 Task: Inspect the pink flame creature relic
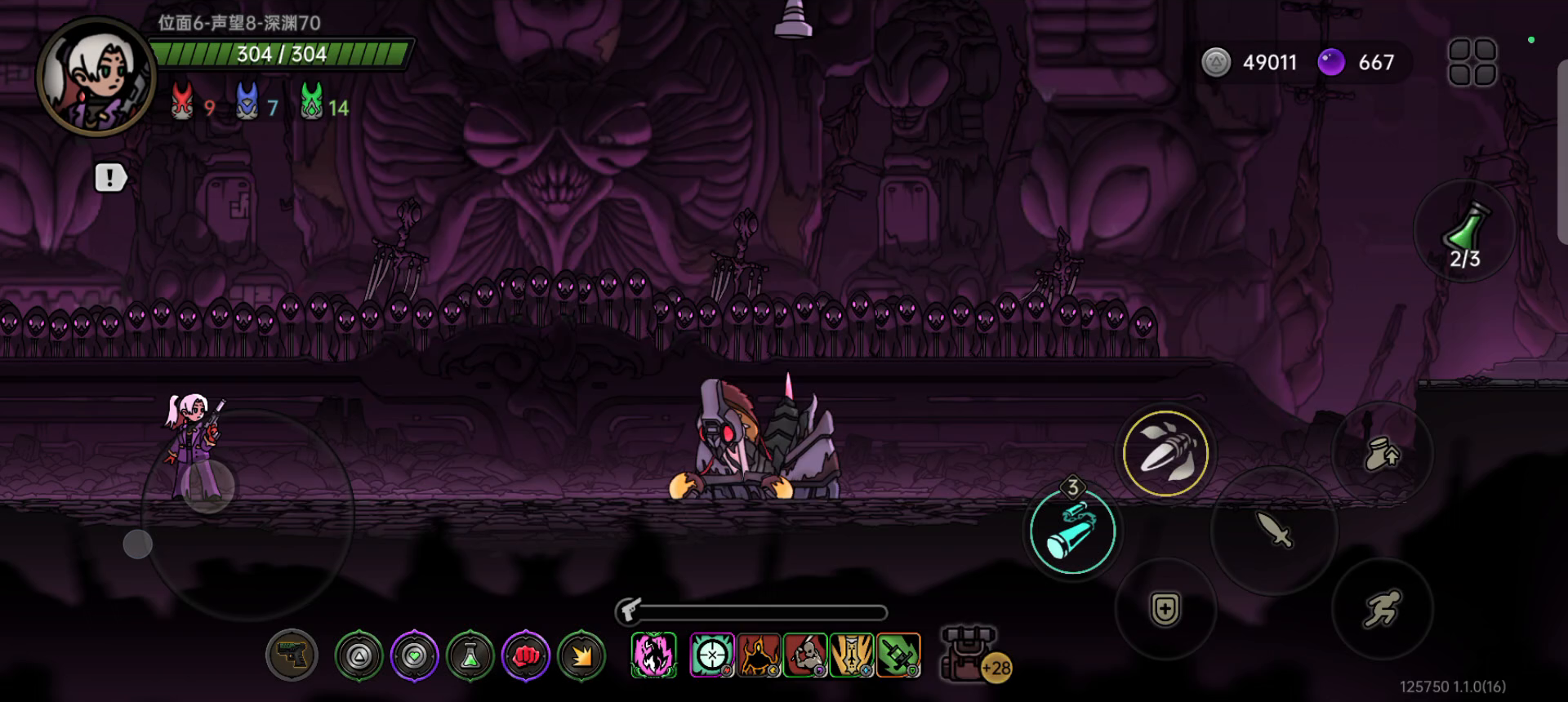click(x=653, y=655)
